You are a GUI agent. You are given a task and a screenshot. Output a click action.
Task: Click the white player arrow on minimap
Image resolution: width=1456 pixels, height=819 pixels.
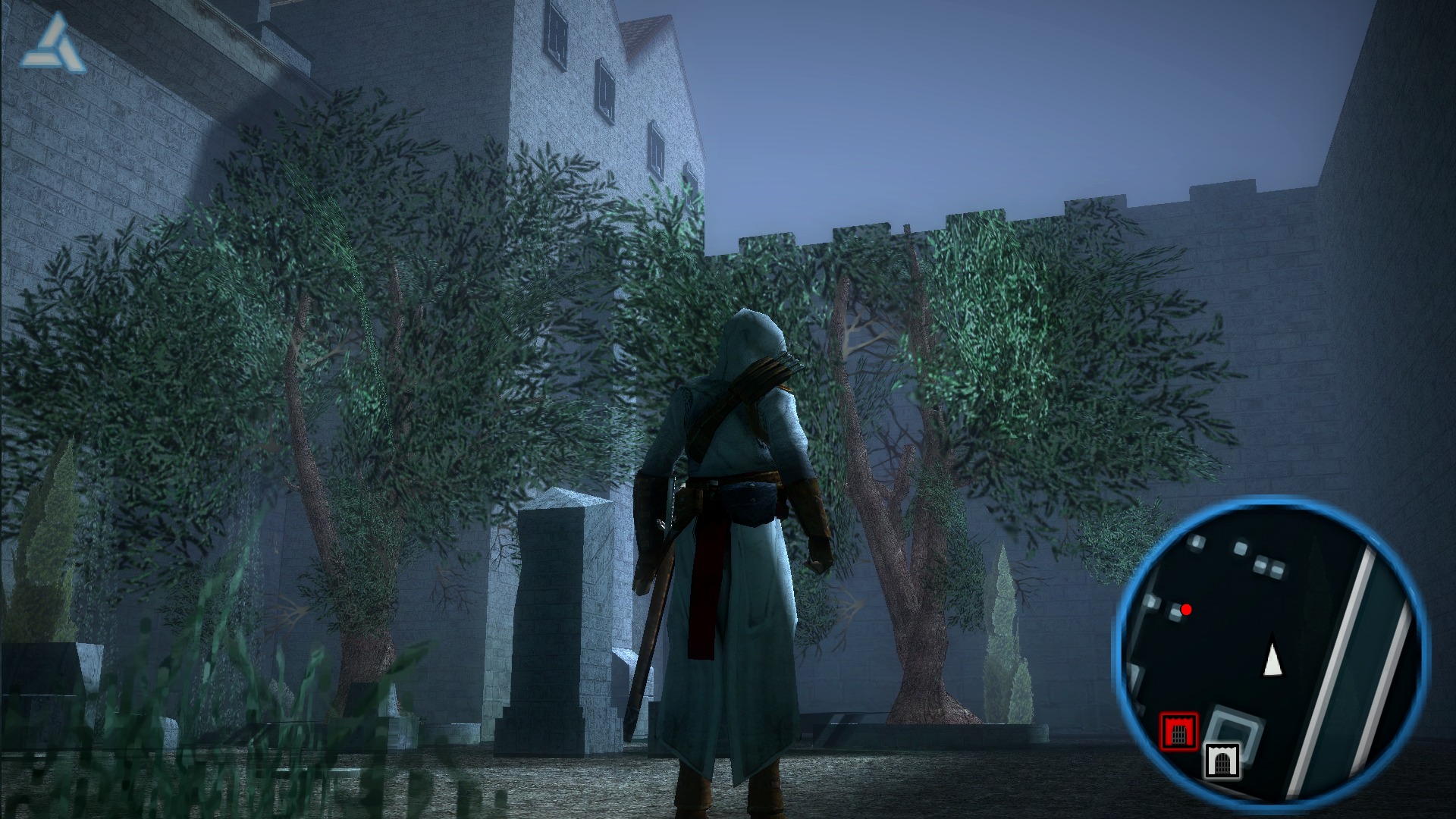click(1272, 660)
